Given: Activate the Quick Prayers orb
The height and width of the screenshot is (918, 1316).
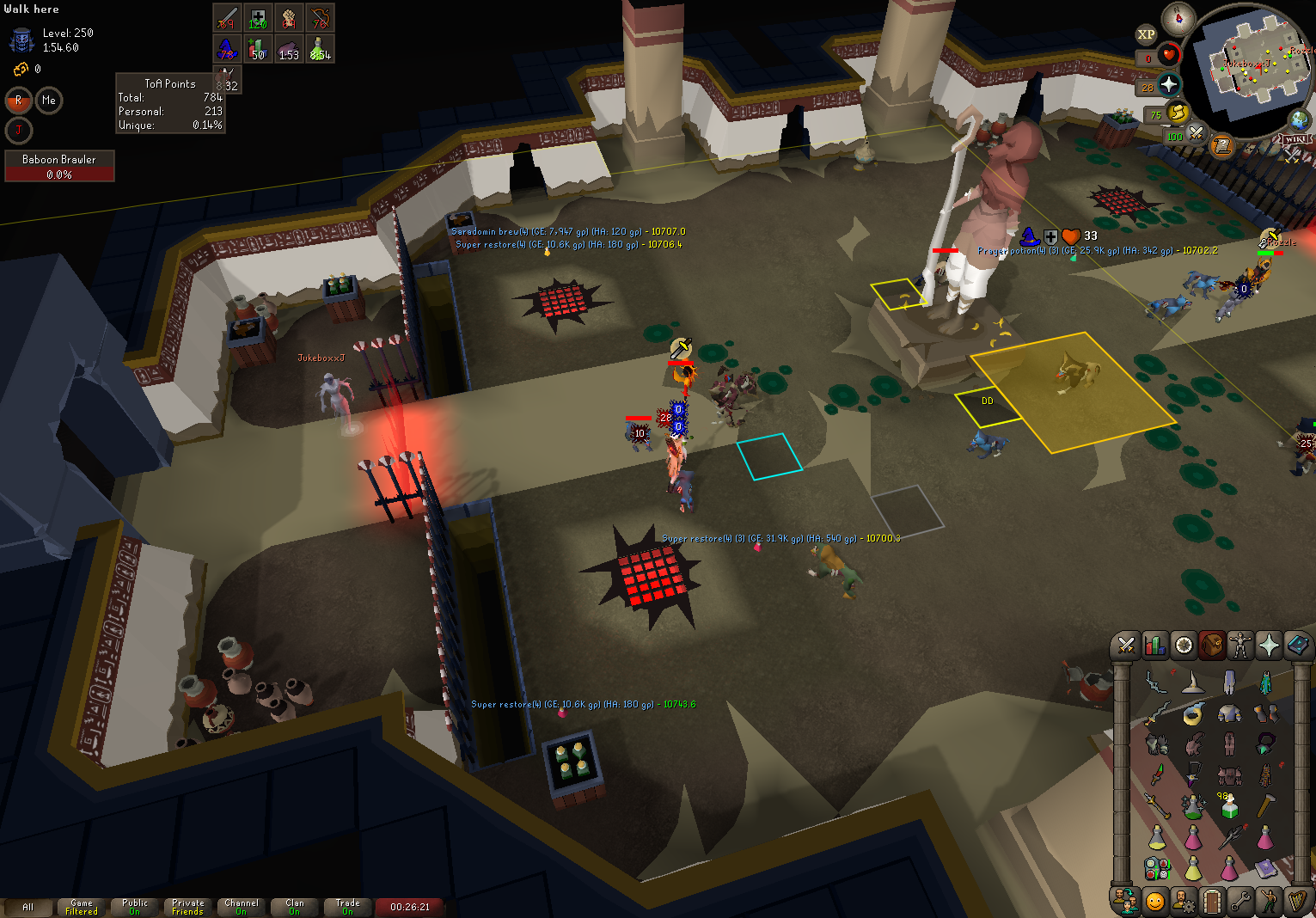Looking at the screenshot, I should point(1169,84).
